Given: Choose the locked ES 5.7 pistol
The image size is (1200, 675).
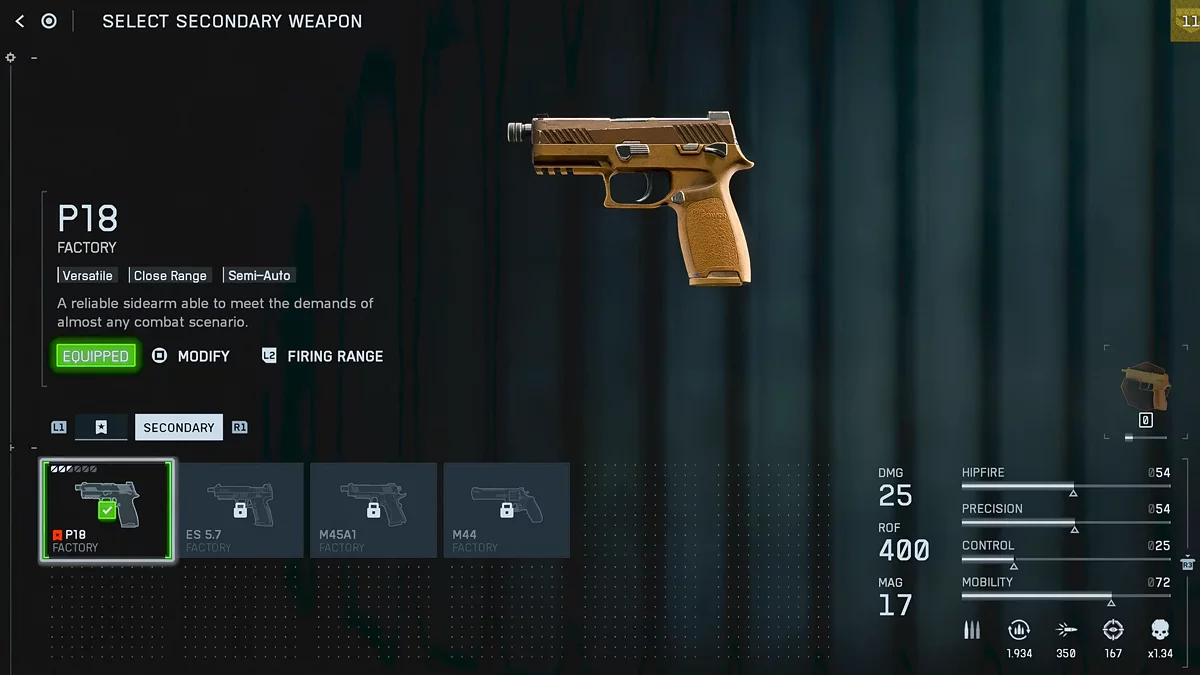Looking at the screenshot, I should 240,510.
